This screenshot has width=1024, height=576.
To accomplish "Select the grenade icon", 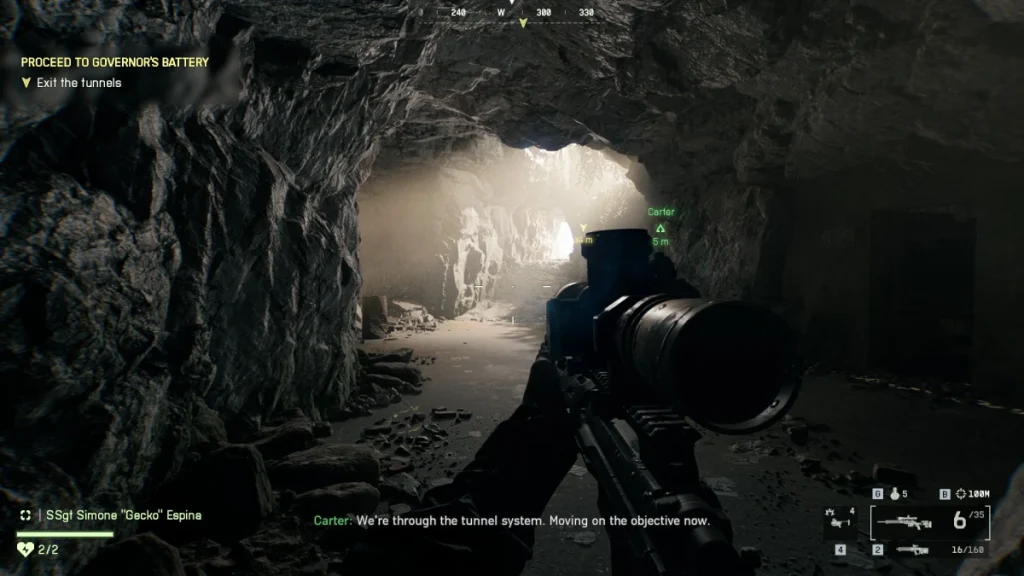I will pyautogui.click(x=895, y=494).
